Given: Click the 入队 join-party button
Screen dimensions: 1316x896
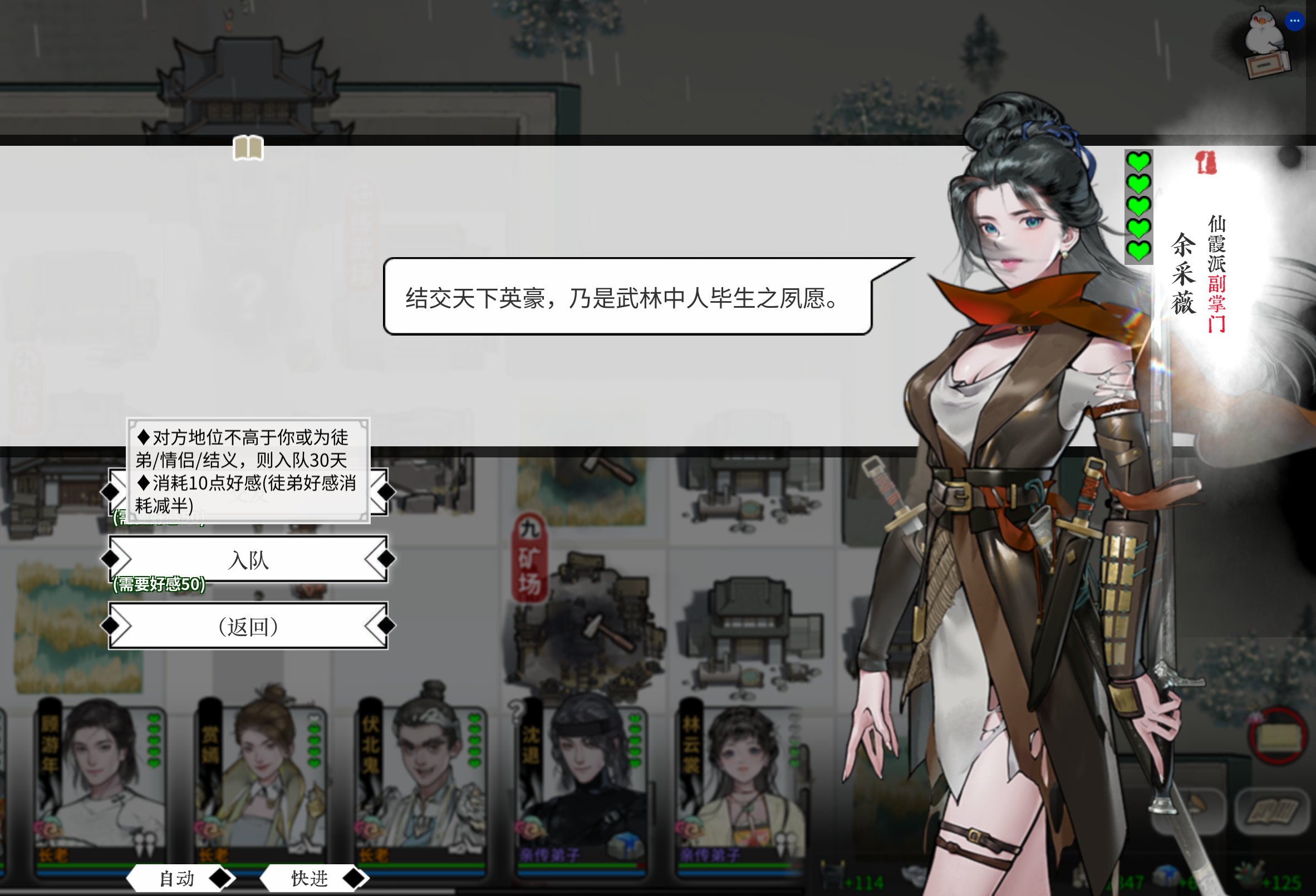Looking at the screenshot, I should (249, 560).
